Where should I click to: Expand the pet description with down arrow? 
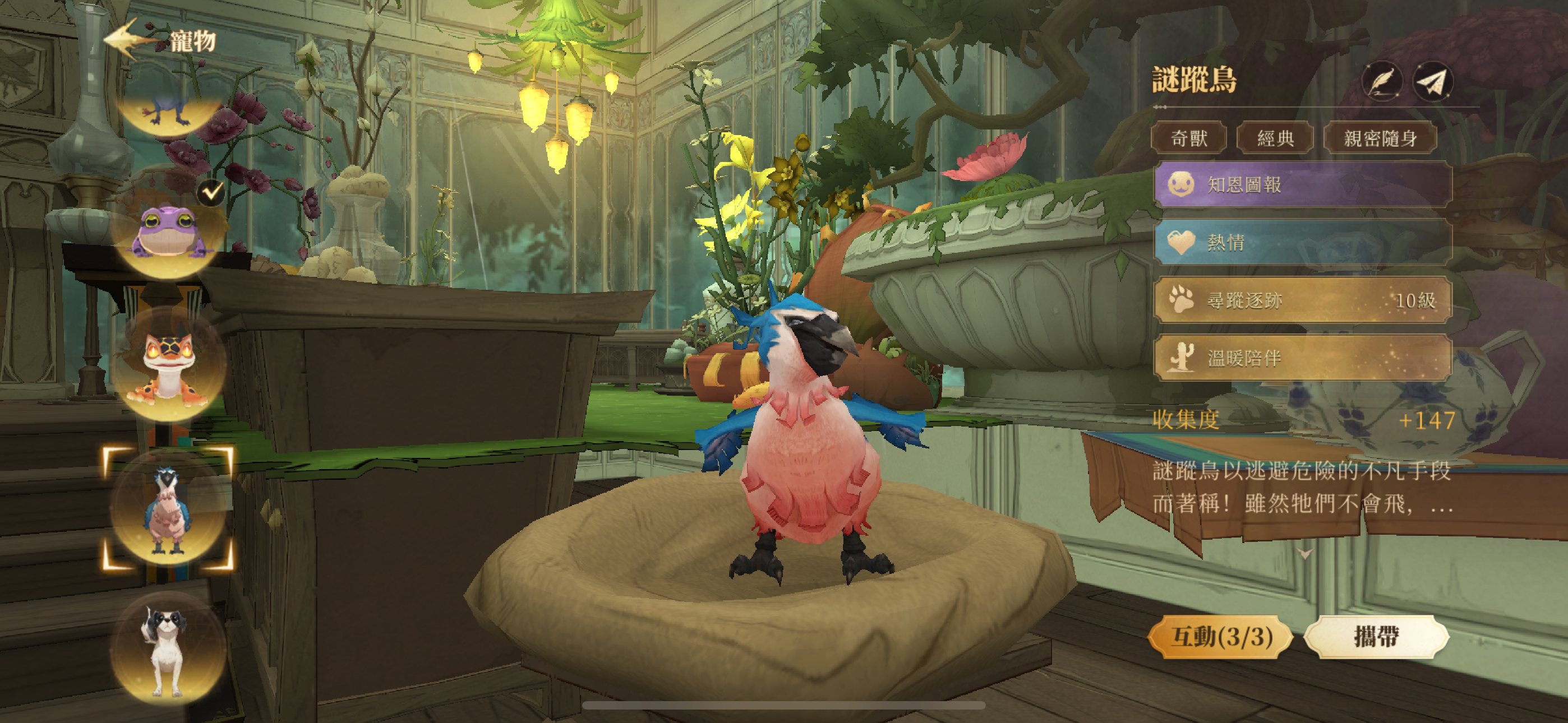click(x=1304, y=553)
